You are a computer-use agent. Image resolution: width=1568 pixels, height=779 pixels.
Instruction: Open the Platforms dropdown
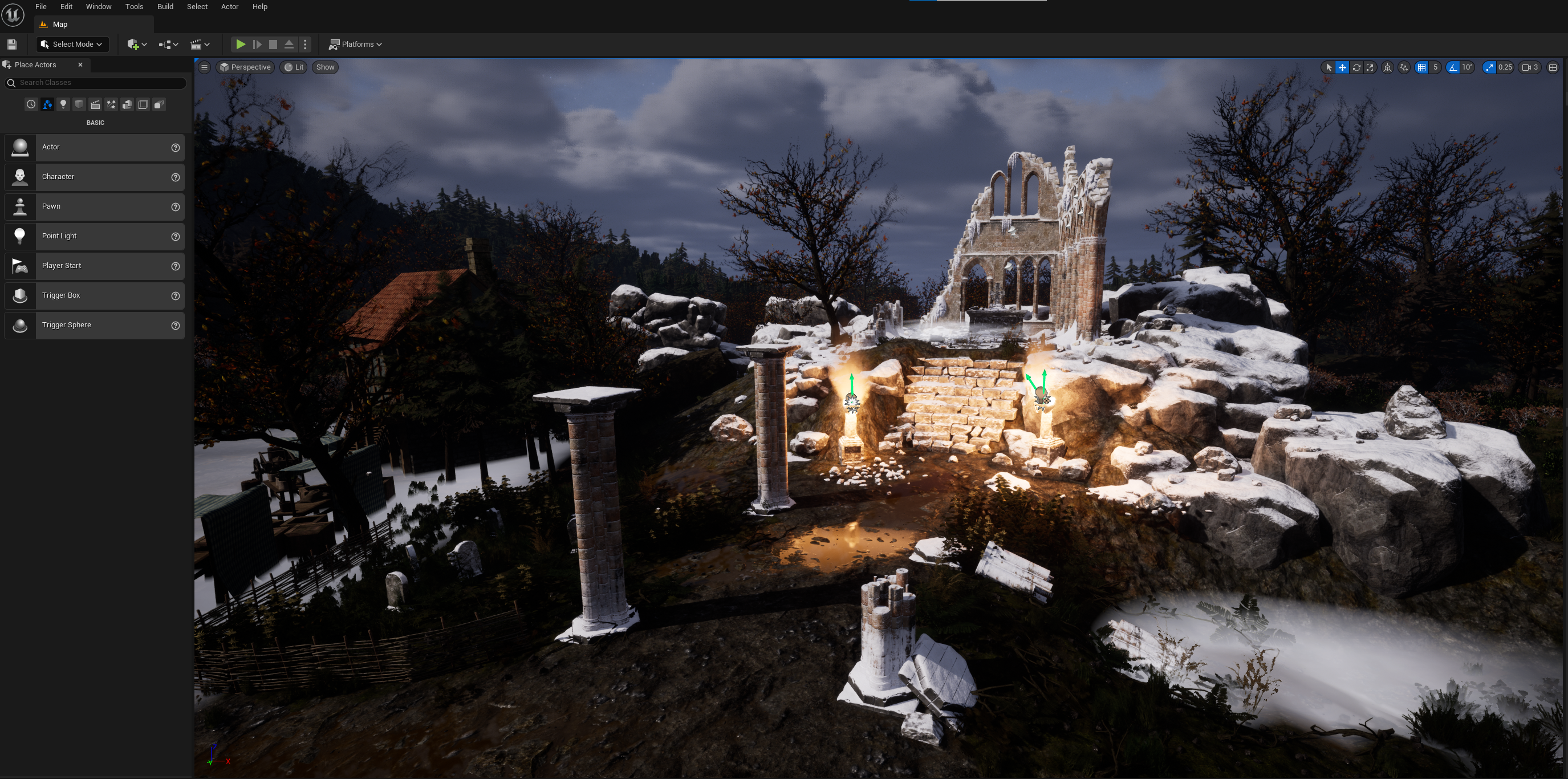coord(356,44)
